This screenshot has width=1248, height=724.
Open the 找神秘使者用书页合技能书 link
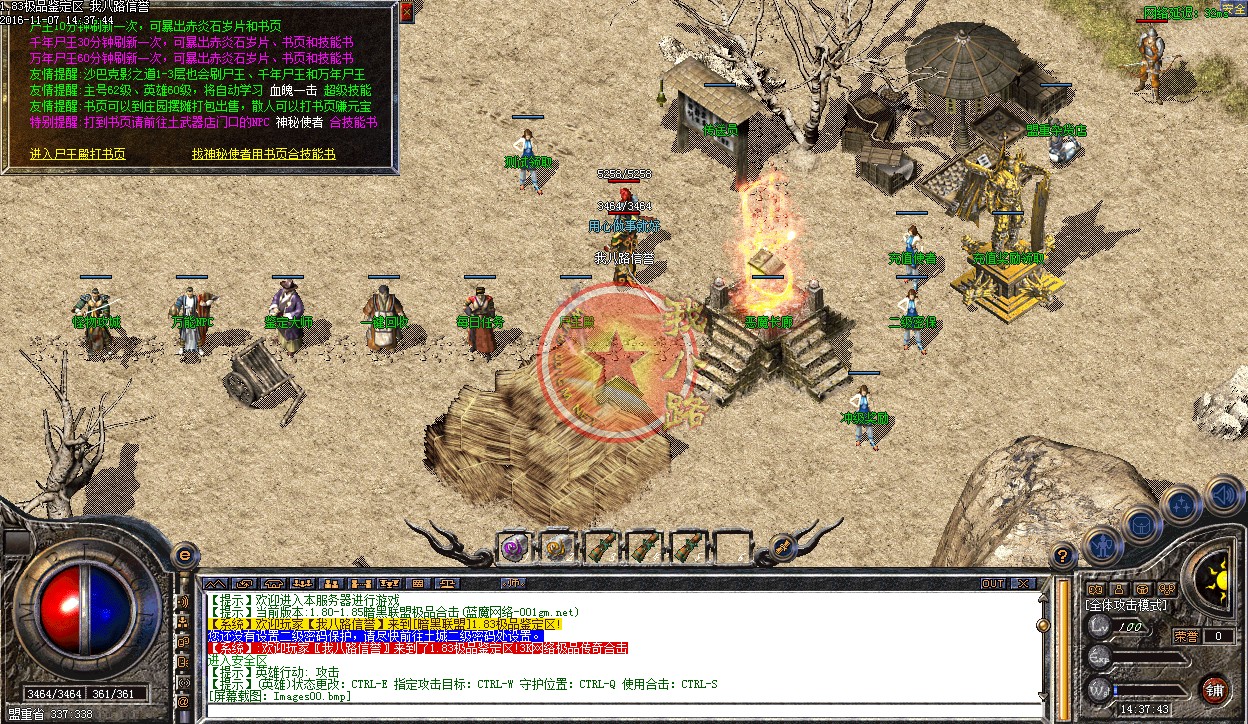264,154
